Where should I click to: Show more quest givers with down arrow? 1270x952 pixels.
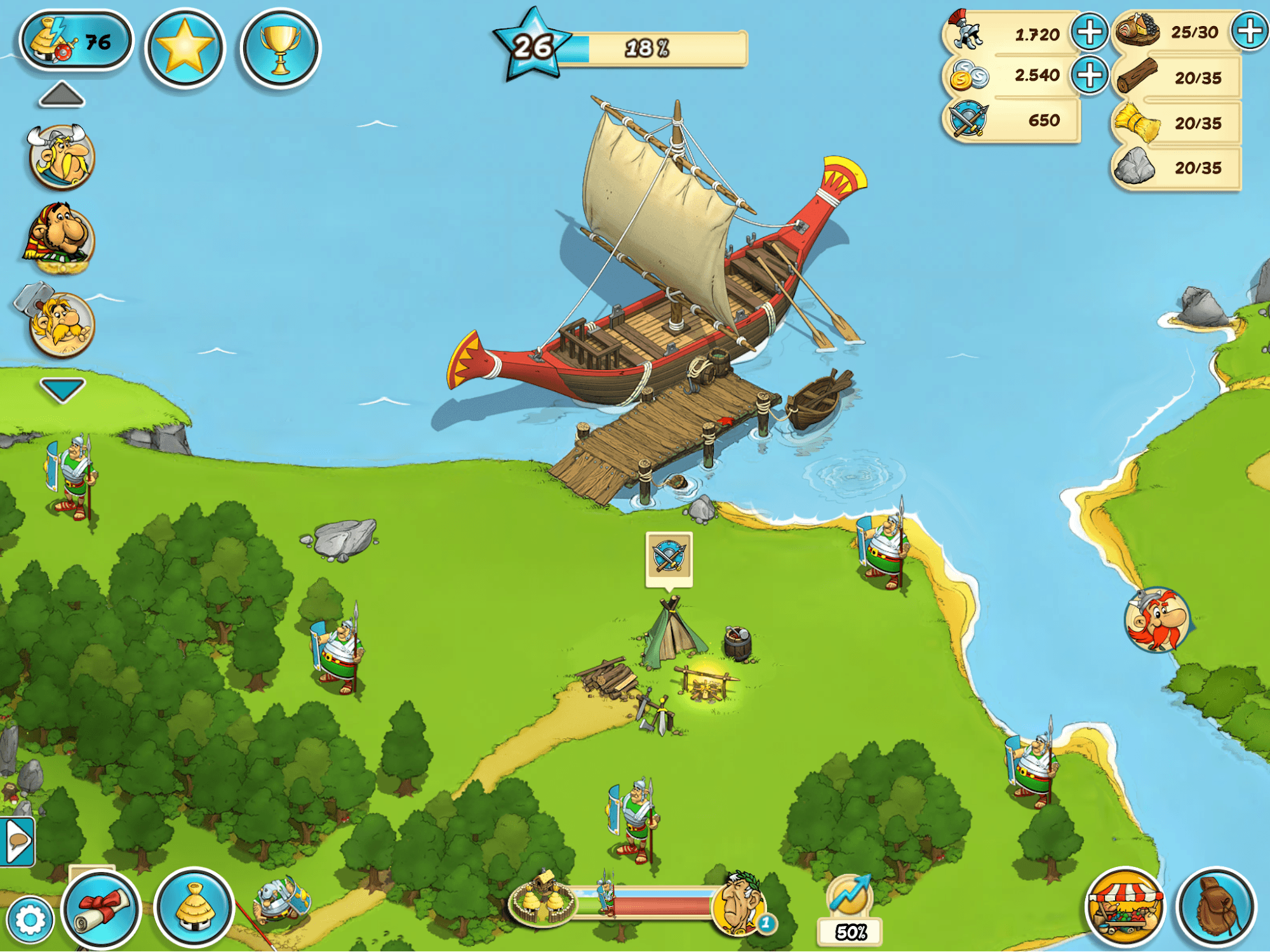62,390
